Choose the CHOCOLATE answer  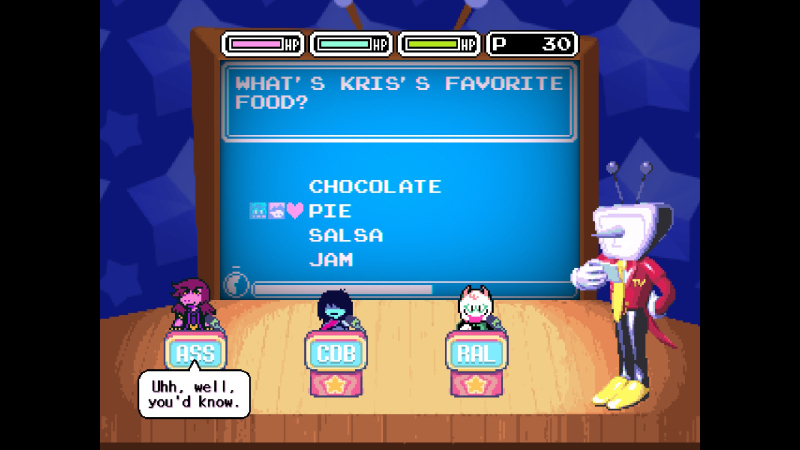coord(375,187)
